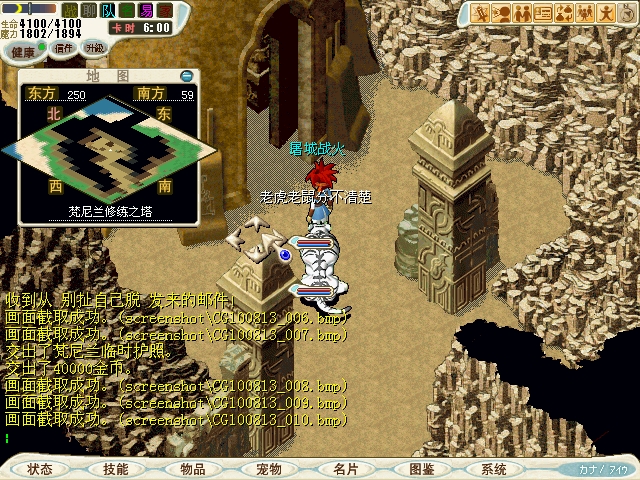Minimize the 地图 map window
The width and height of the screenshot is (640, 480).
(x=186, y=76)
